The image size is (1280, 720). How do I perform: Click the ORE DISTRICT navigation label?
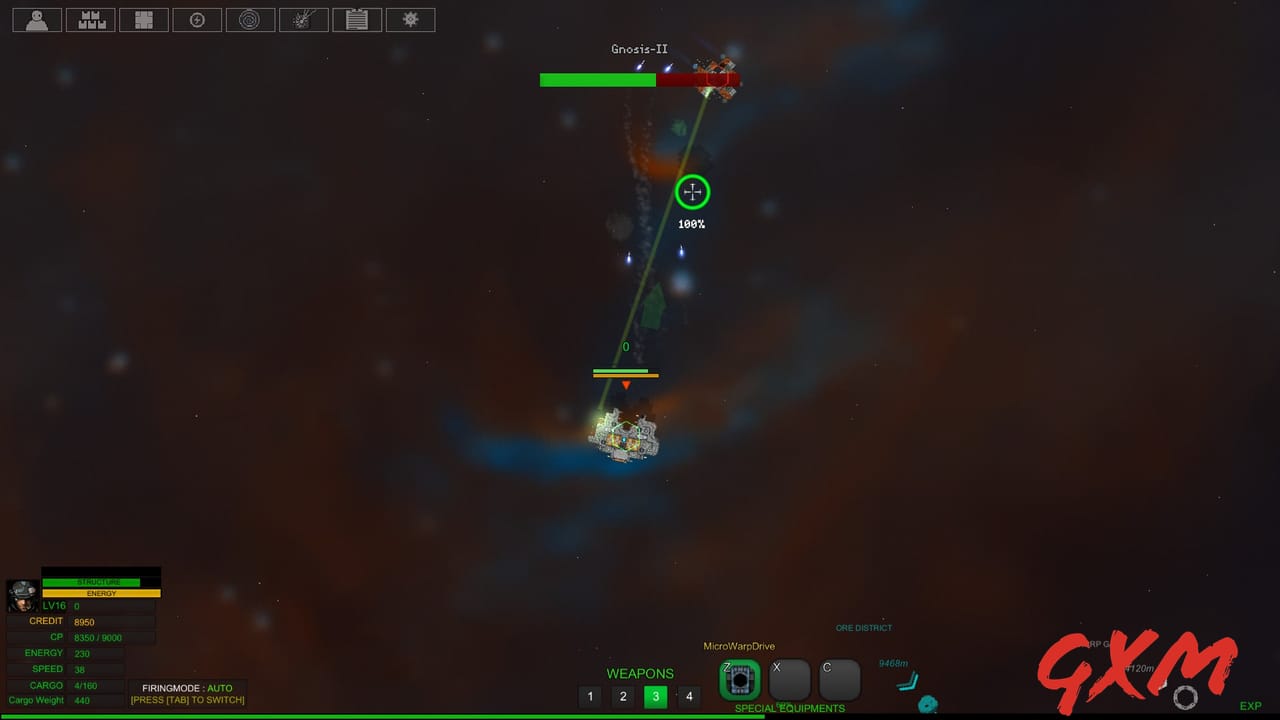point(863,627)
